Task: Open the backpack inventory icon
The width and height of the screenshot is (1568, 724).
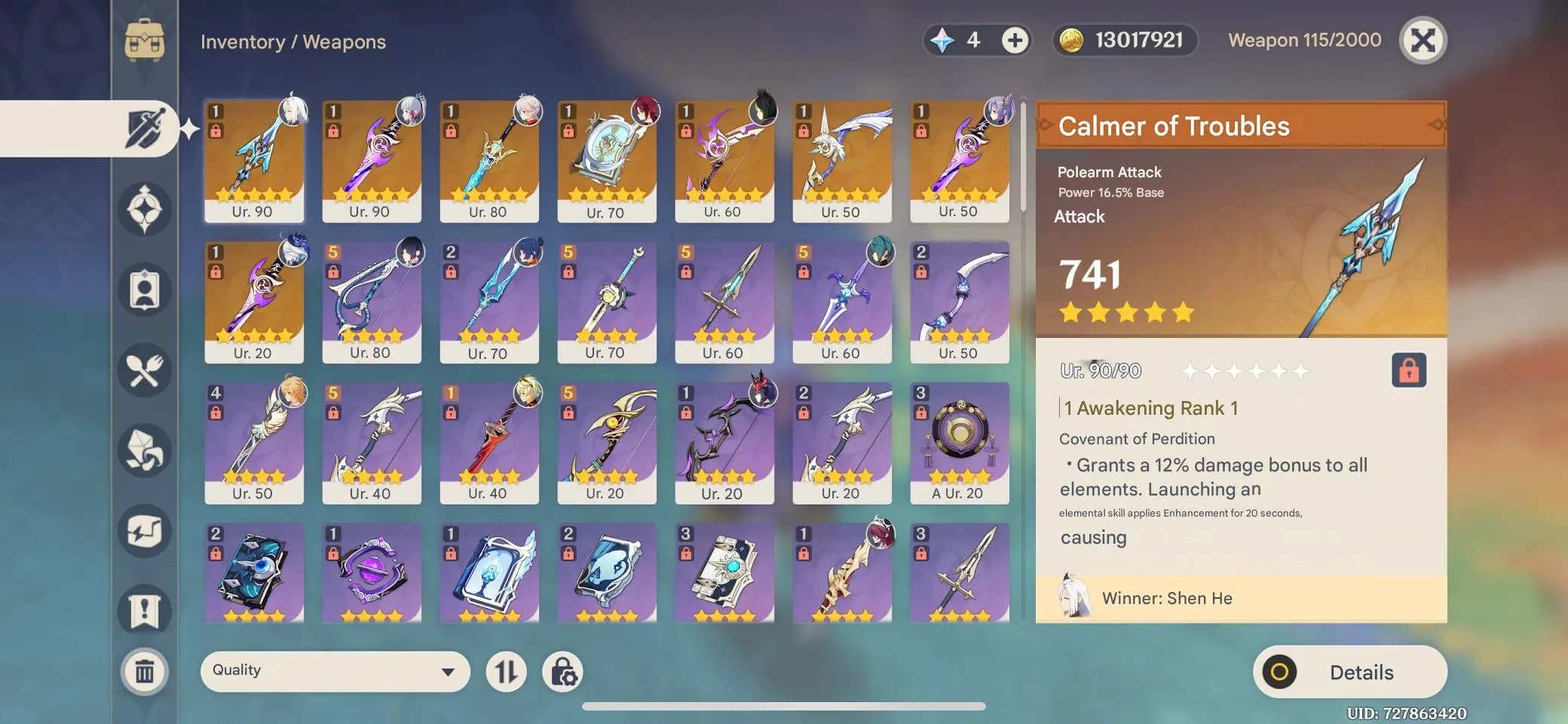Action: [144, 40]
